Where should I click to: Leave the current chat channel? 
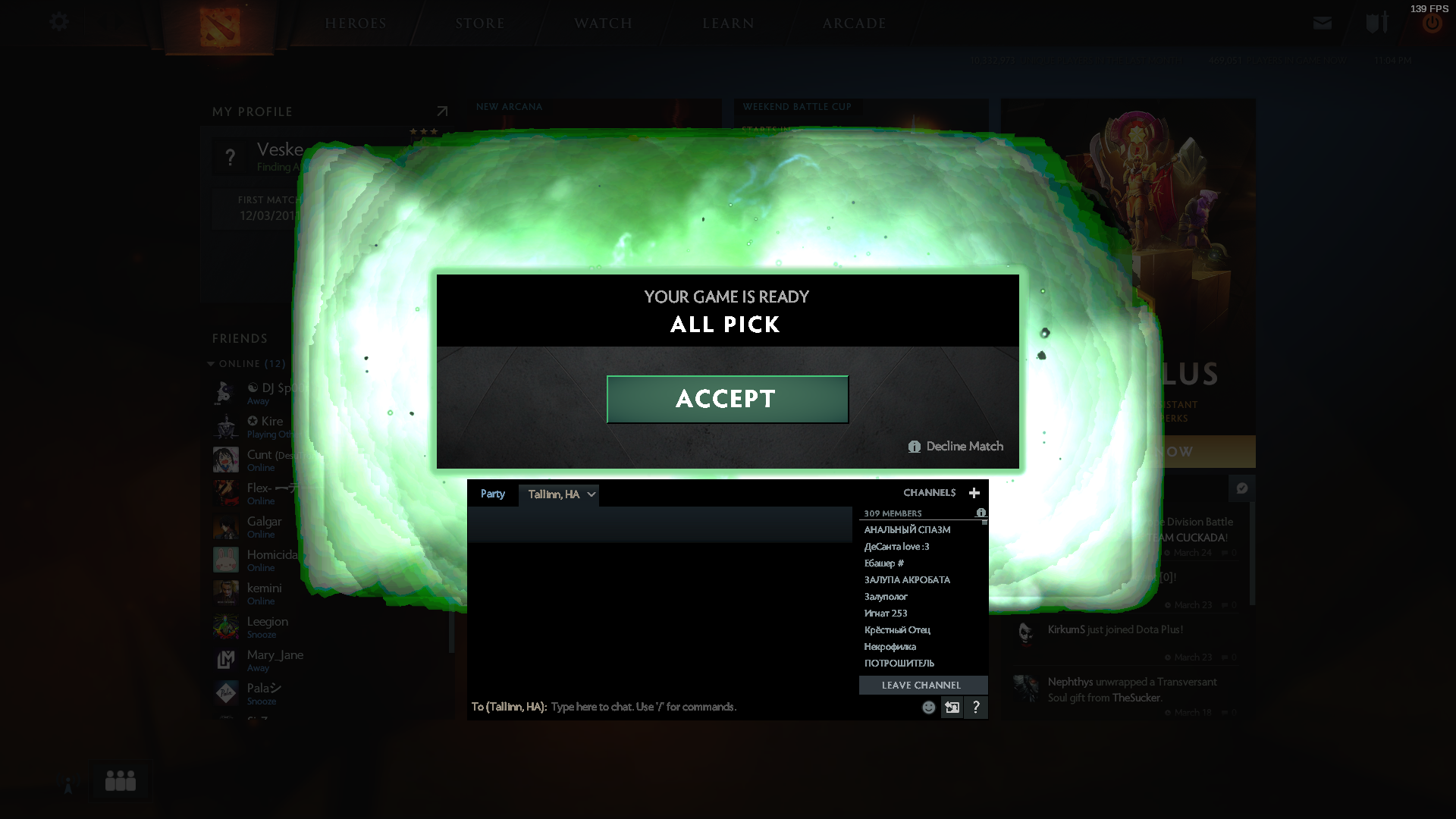pos(922,685)
